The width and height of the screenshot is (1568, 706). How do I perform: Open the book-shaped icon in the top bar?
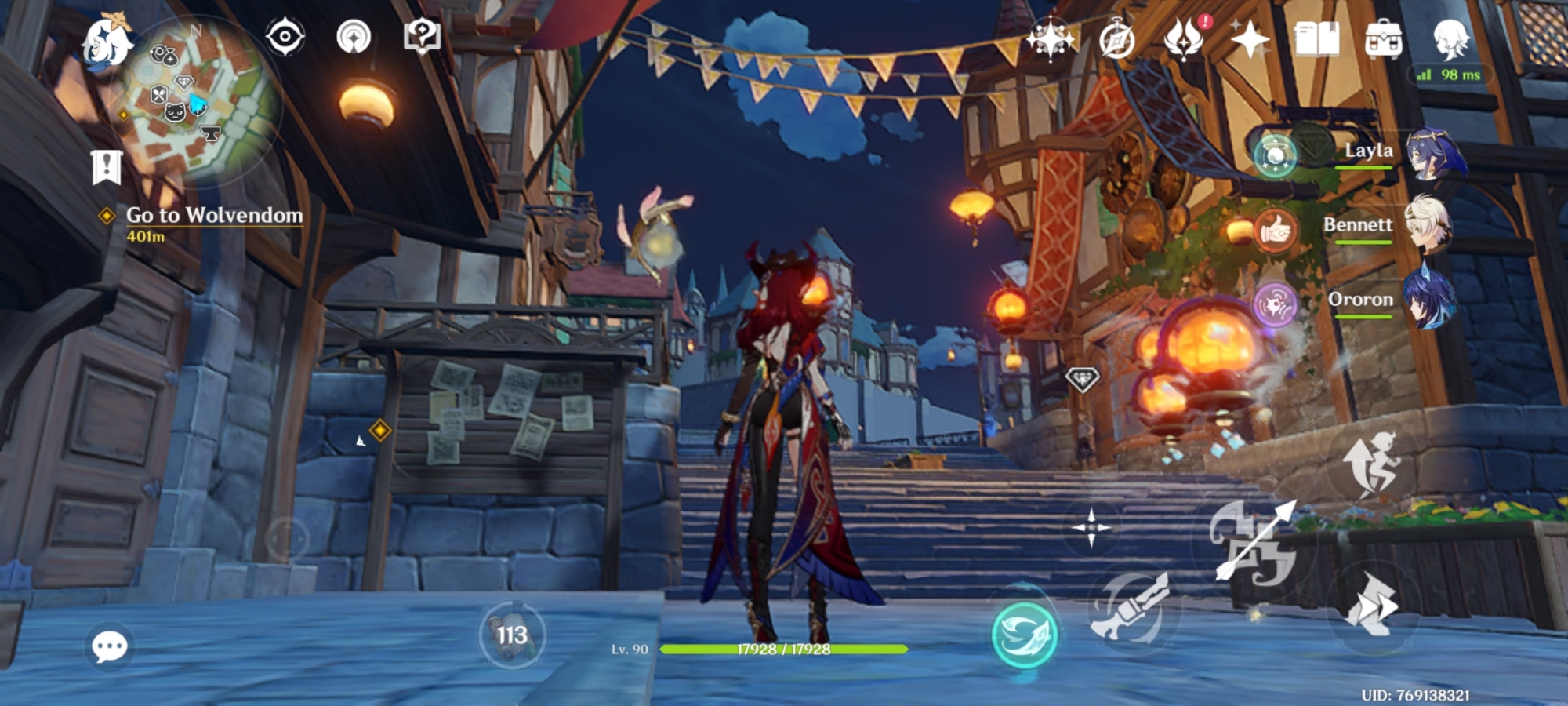(1317, 39)
